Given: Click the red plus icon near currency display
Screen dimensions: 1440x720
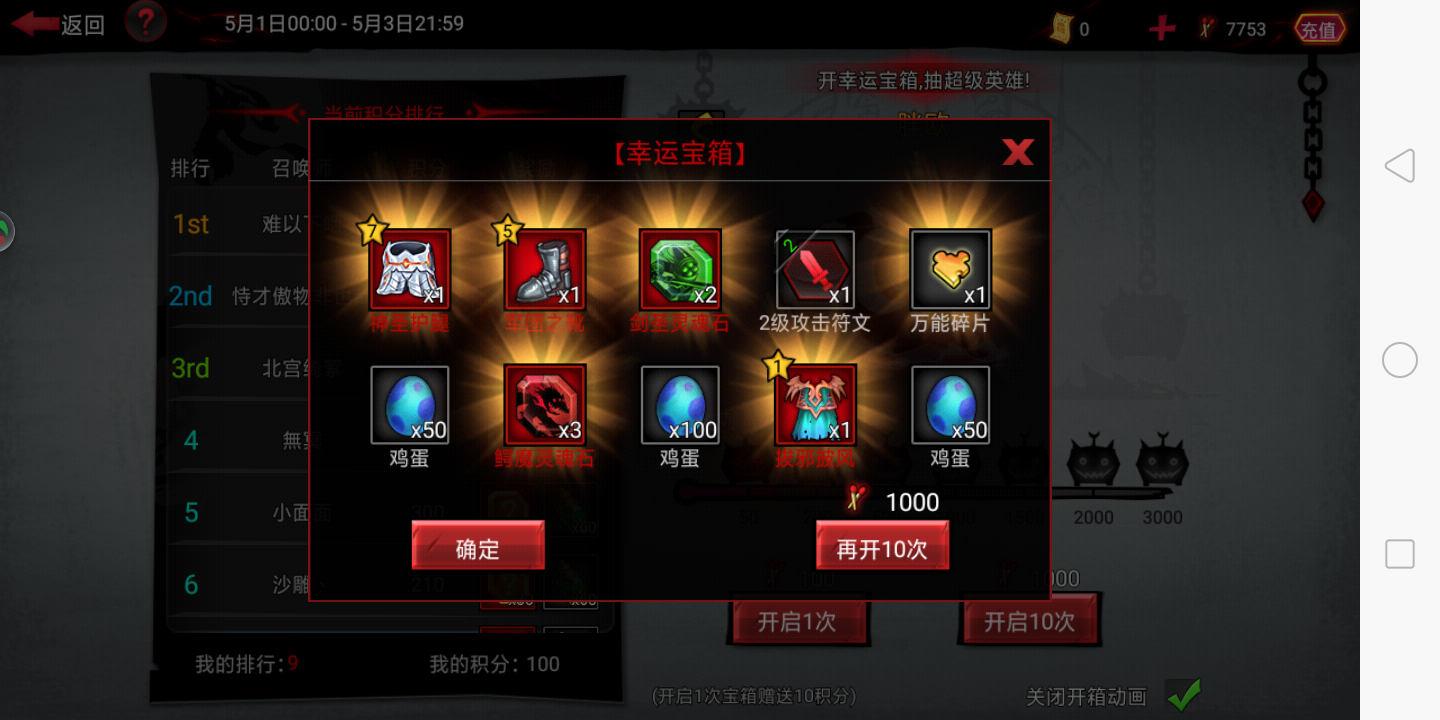Looking at the screenshot, I should (x=1160, y=28).
